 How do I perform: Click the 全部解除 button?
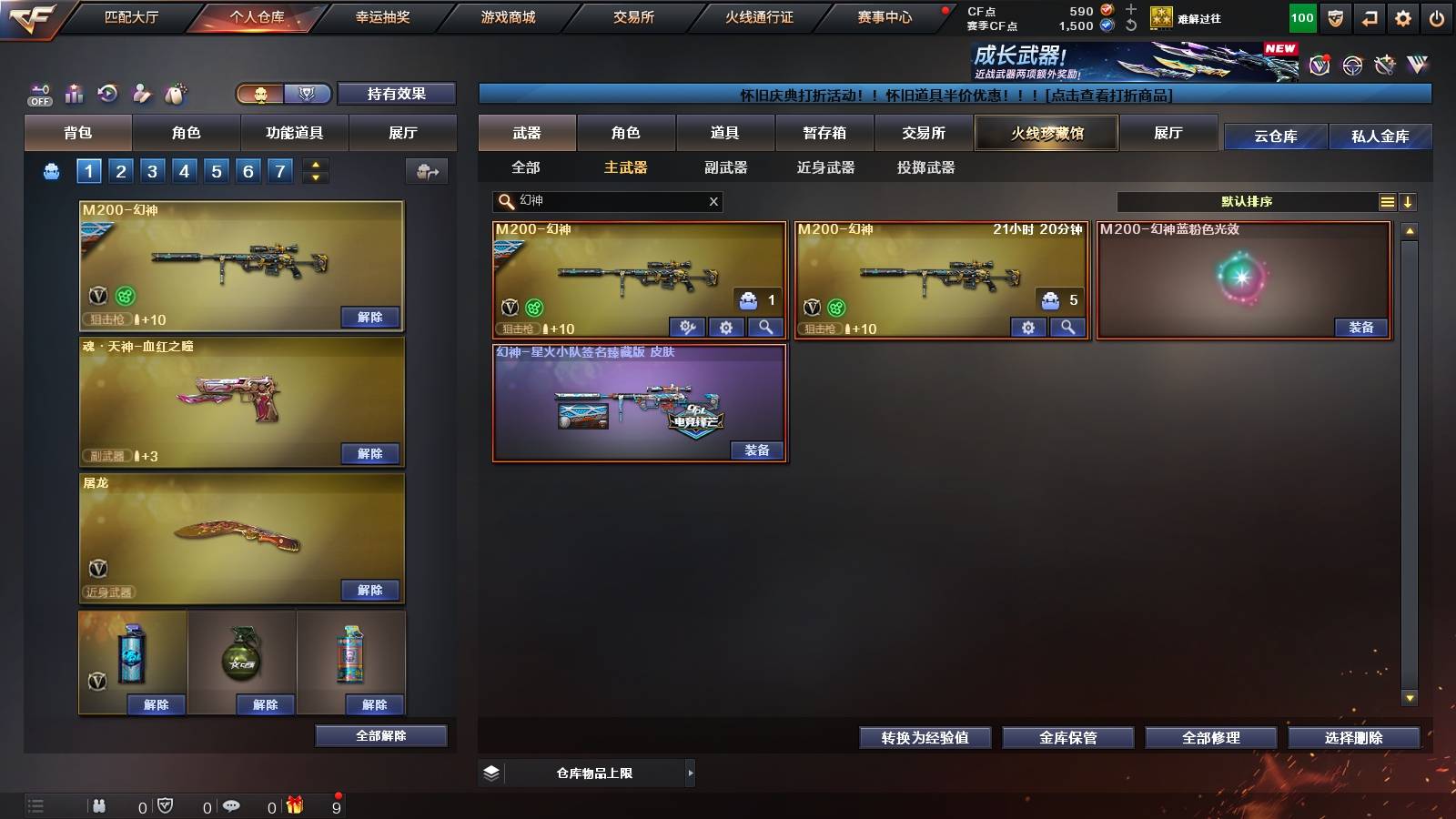coord(381,735)
